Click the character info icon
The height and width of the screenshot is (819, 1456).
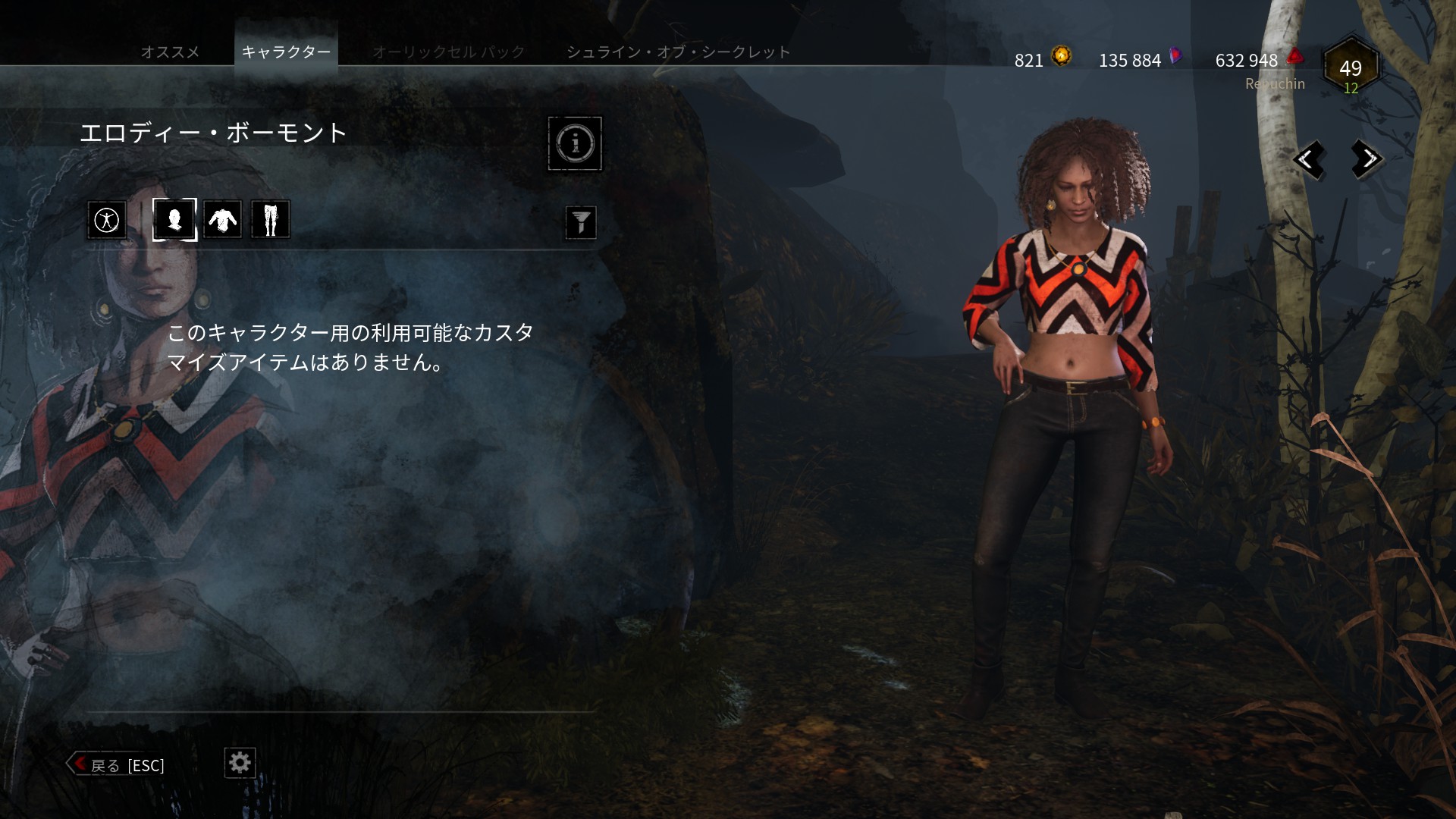pos(575,143)
